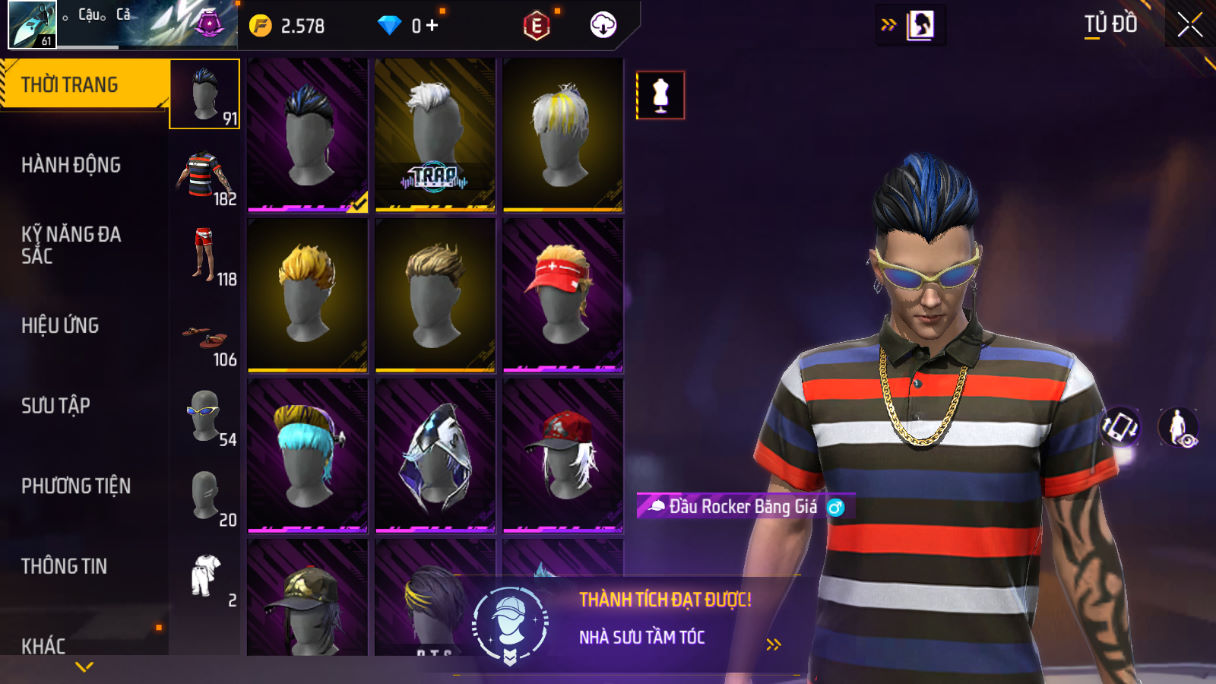Click the mannequin outfit icon

point(660,96)
